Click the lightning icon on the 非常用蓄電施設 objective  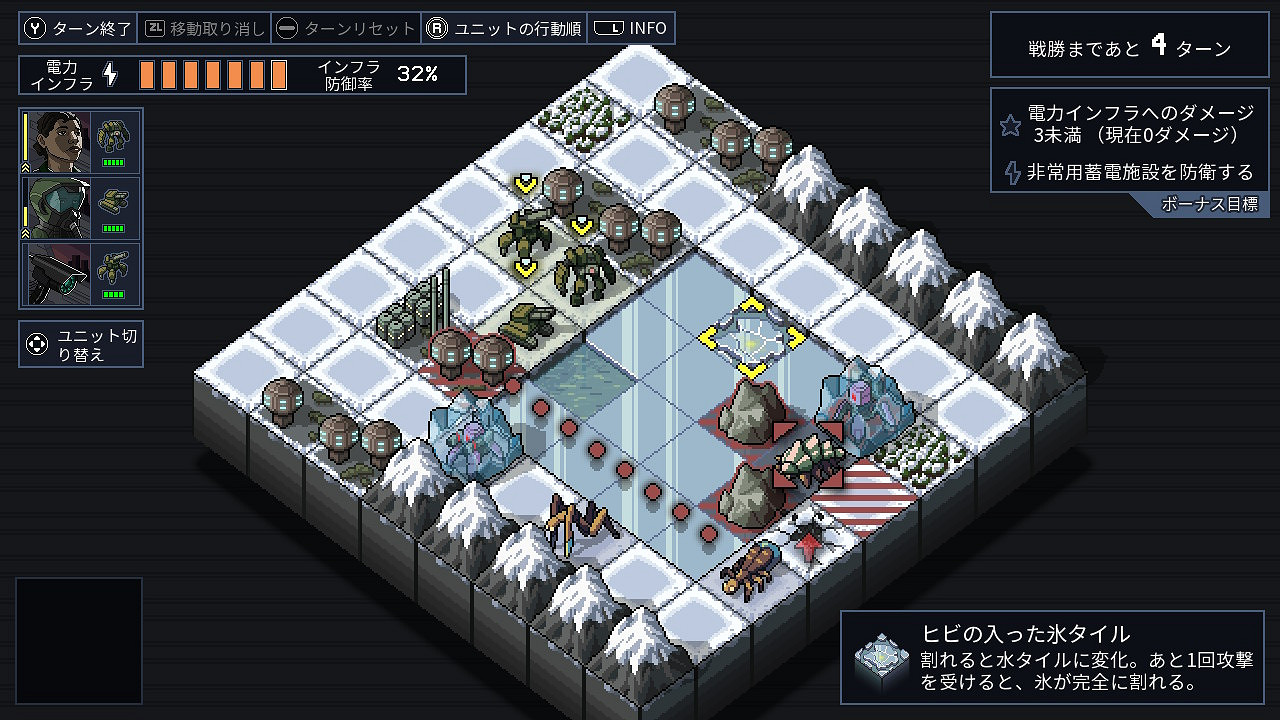(1011, 172)
